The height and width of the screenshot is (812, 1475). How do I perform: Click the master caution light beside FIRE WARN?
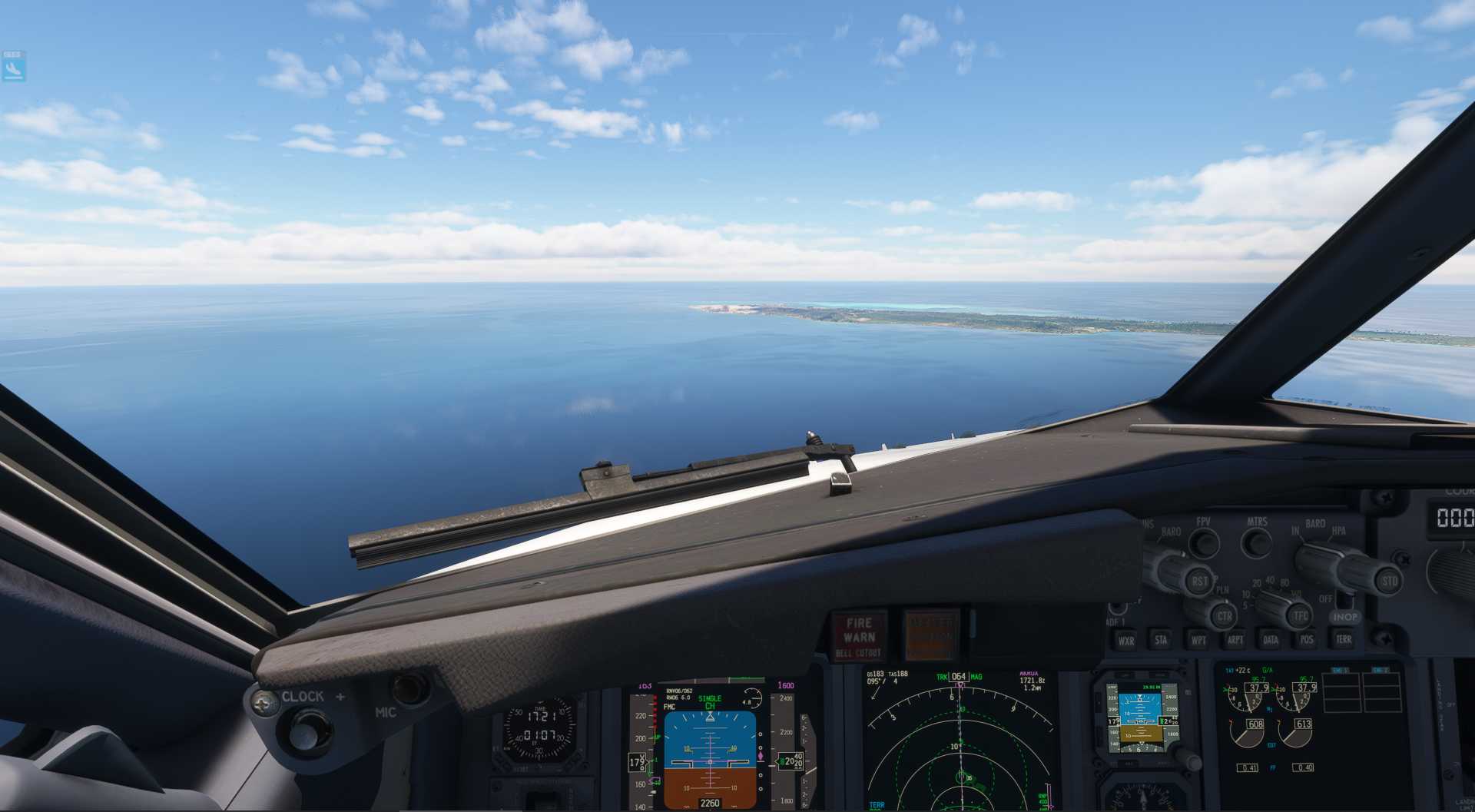coord(931,635)
